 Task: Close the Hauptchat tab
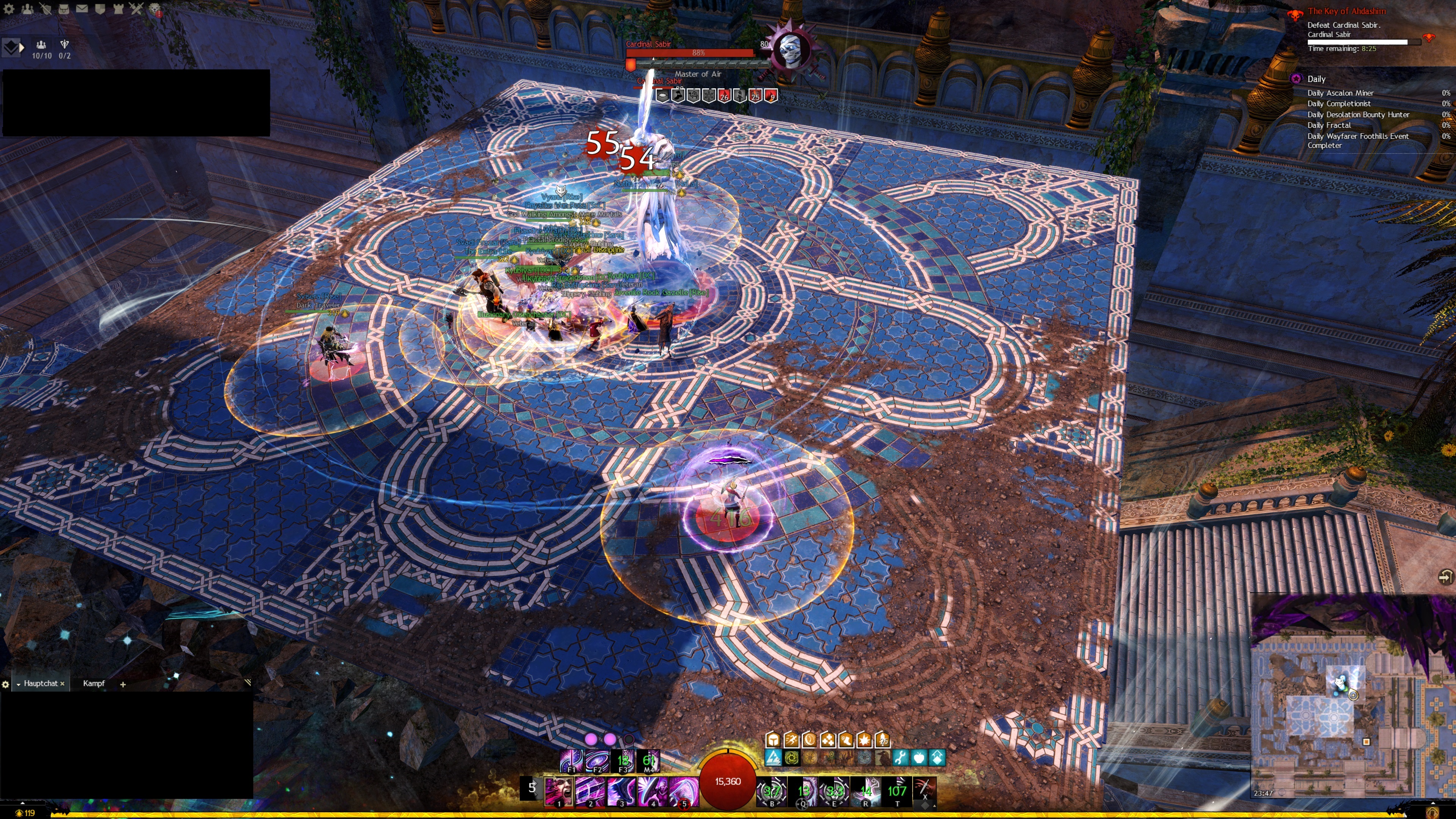pos(62,684)
